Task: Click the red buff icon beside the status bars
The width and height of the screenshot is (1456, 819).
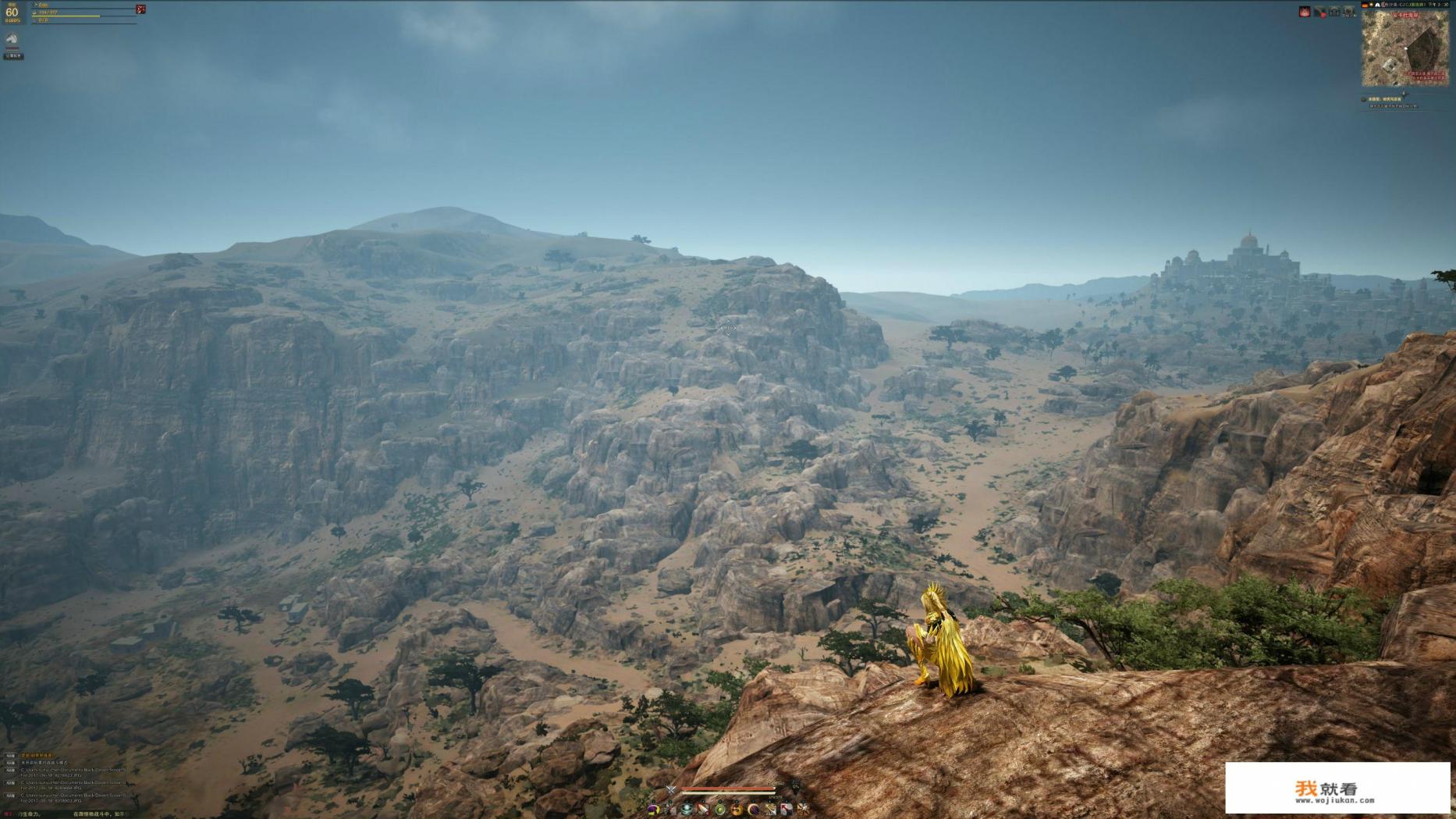Action: [x=140, y=9]
